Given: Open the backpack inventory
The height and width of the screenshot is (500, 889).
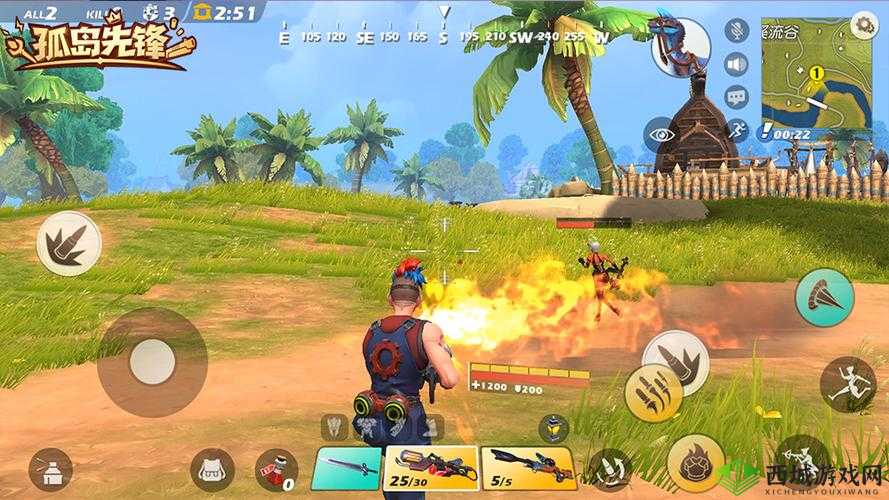Looking at the screenshot, I should point(212,468).
